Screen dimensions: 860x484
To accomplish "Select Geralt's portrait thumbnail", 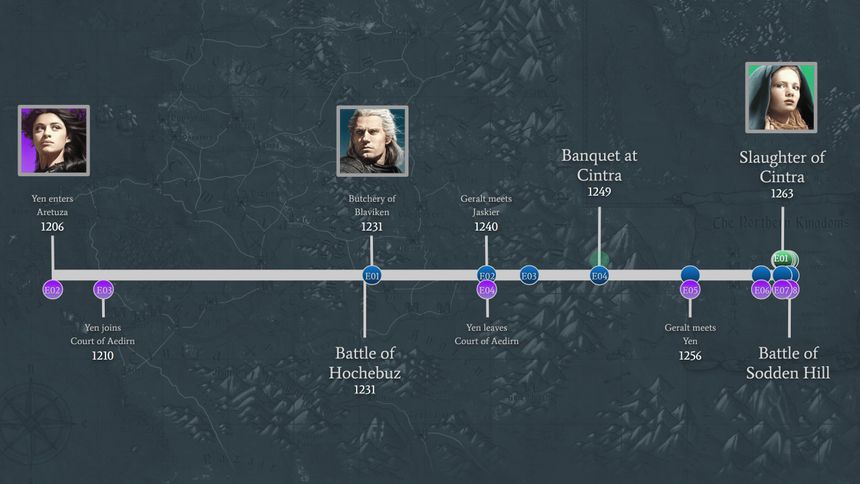I will pyautogui.click(x=372, y=140).
